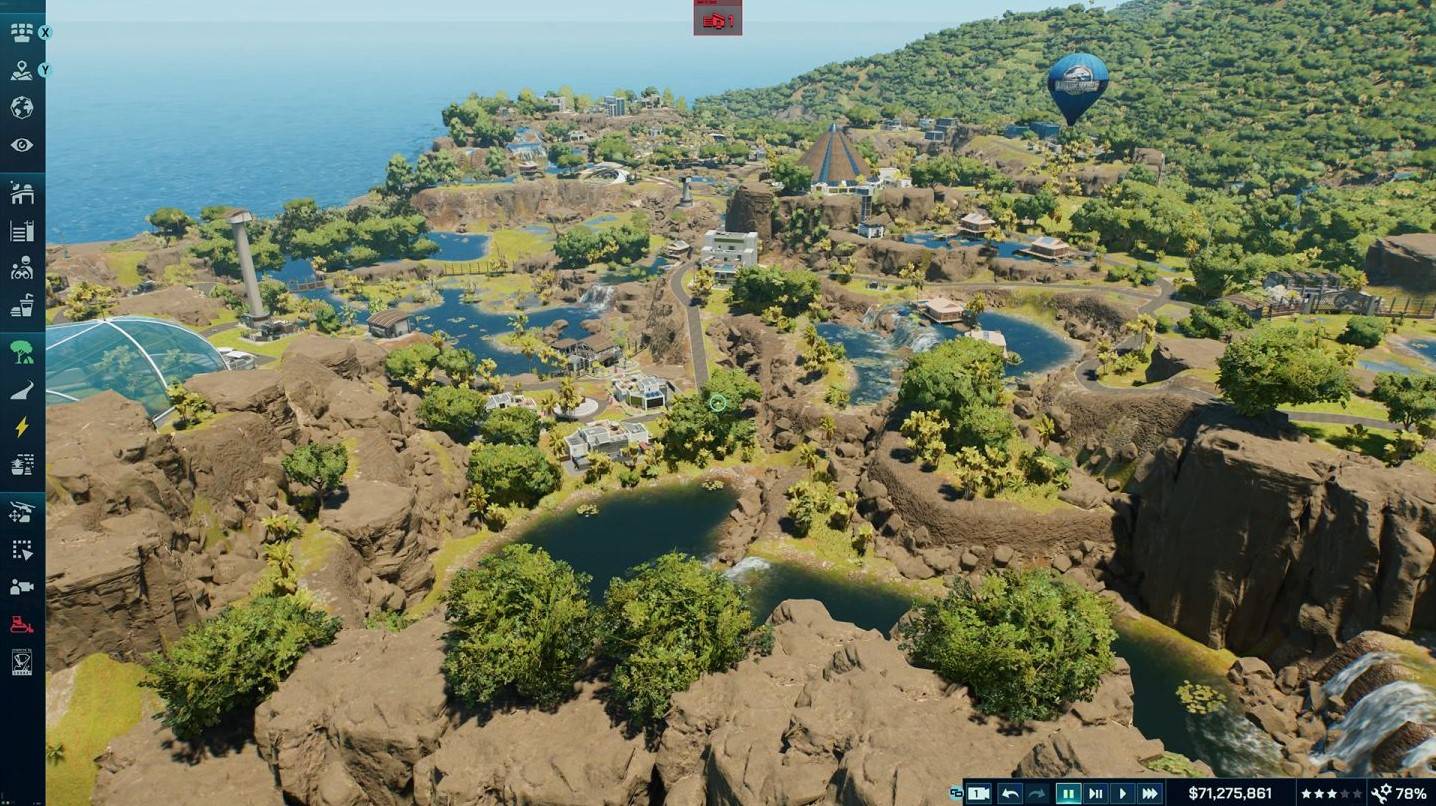The image size is (1436, 806).
Task: Undo the last action with left arrow
Action: (x=1010, y=793)
